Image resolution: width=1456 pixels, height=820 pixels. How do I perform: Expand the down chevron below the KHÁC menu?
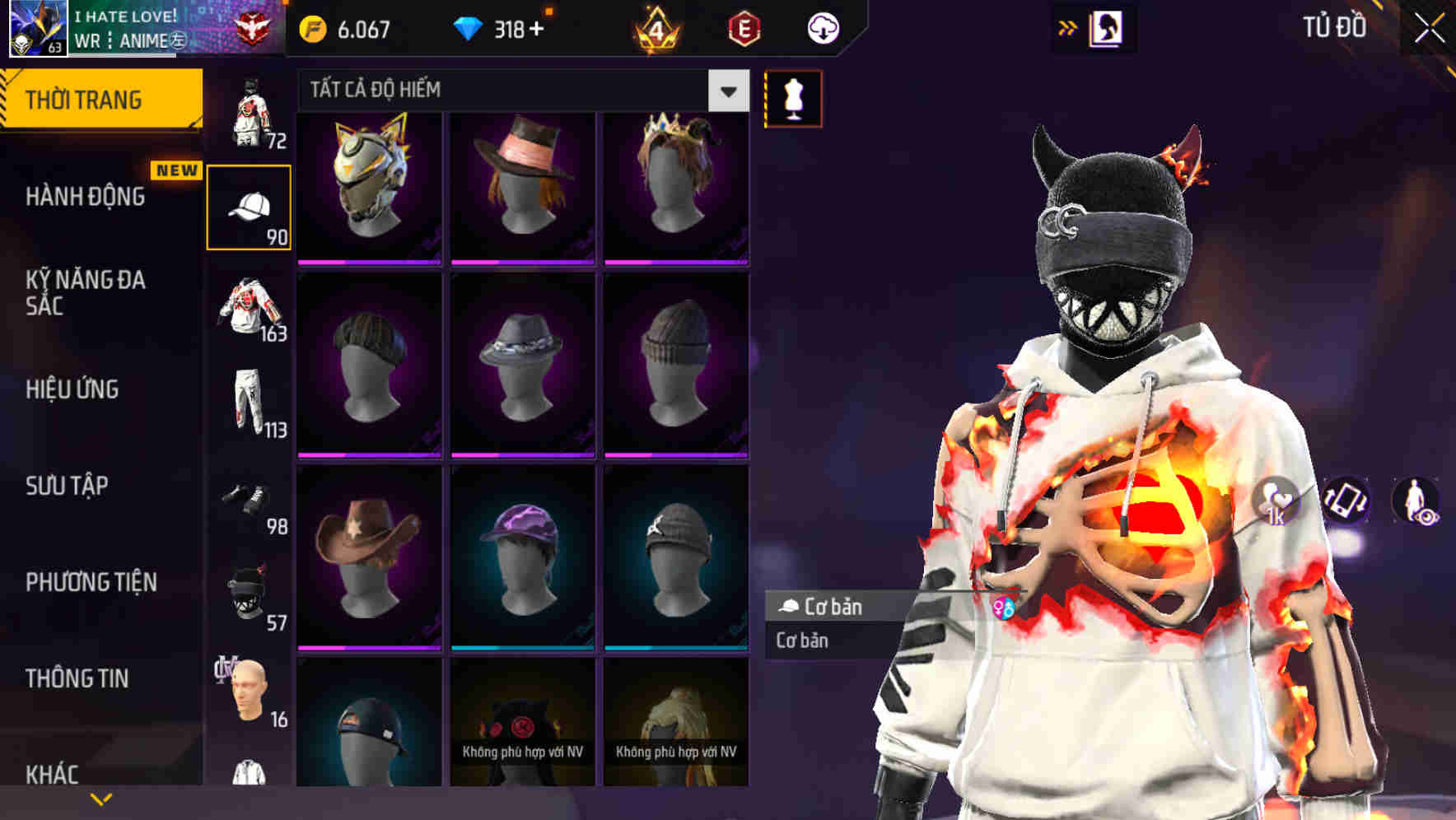[101, 798]
